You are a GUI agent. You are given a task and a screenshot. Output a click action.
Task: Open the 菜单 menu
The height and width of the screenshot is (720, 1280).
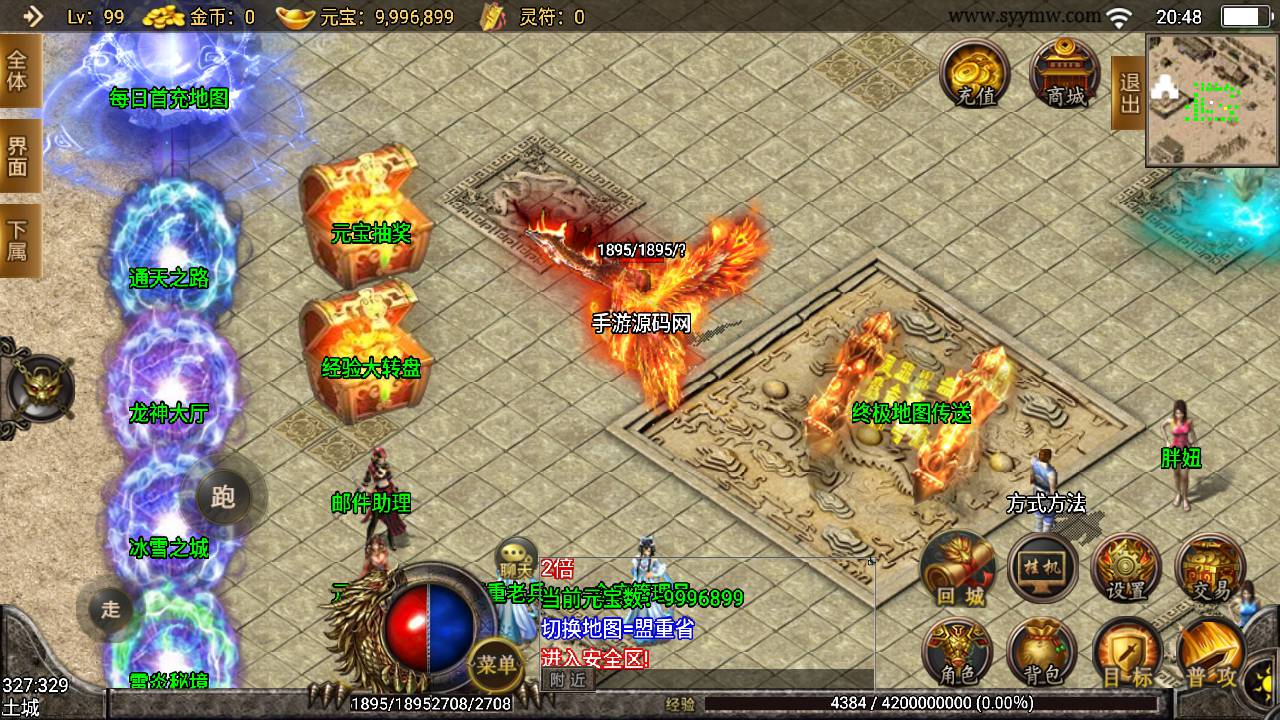496,664
